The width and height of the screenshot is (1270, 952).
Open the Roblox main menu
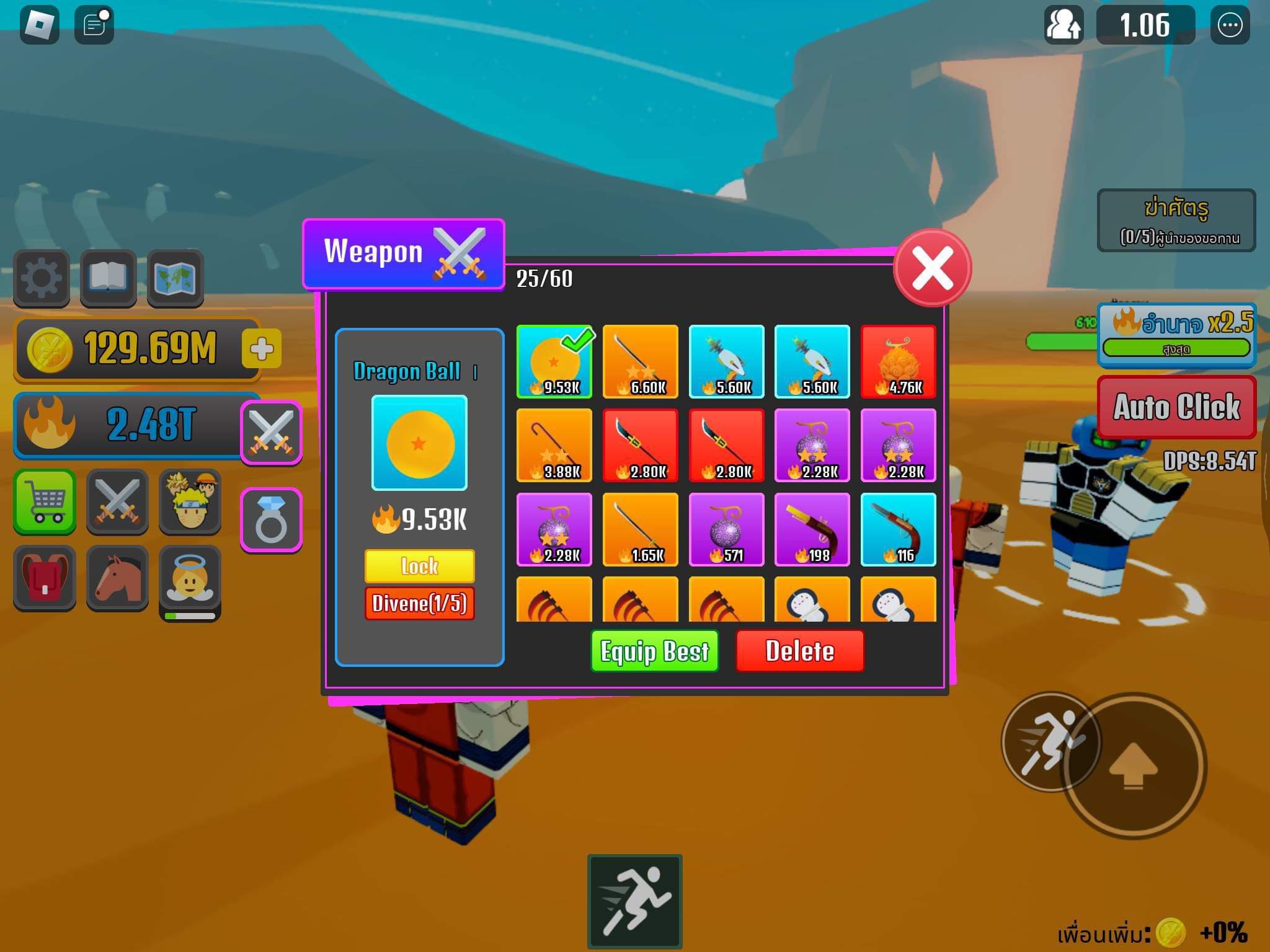click(x=40, y=25)
